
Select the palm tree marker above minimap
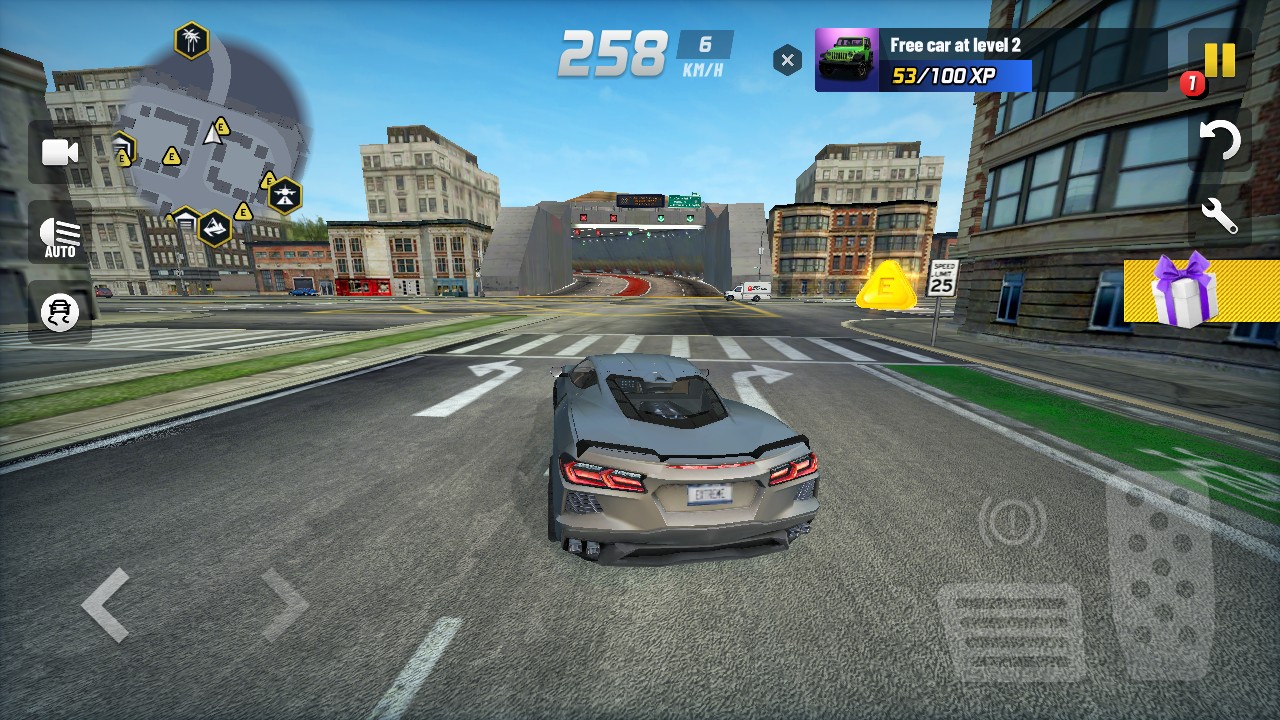[191, 41]
